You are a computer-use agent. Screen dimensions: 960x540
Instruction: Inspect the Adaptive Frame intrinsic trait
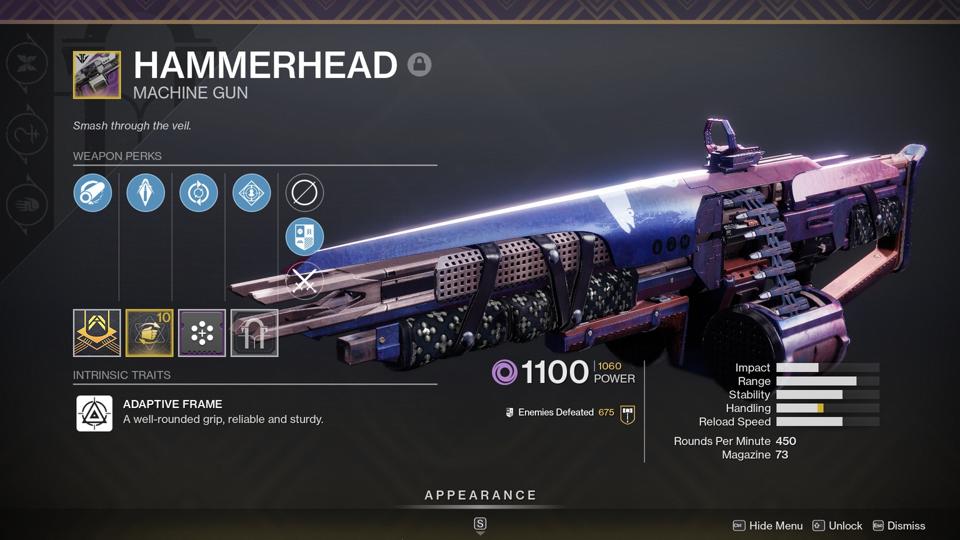click(95, 413)
